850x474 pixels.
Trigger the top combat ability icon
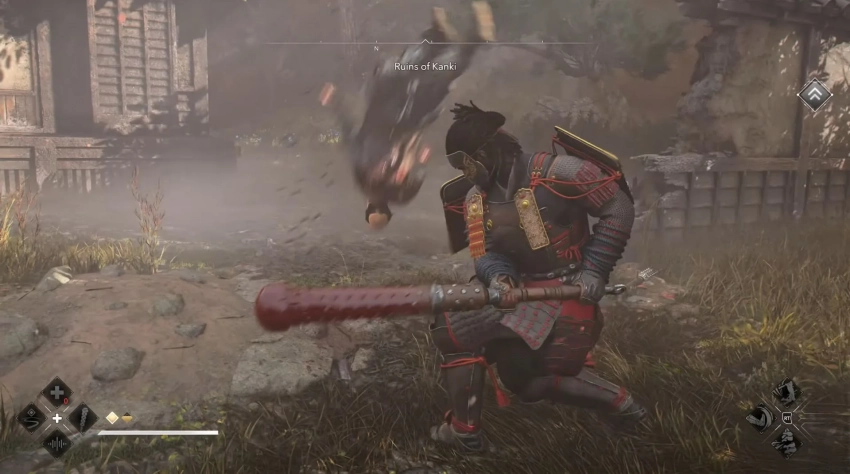[789, 391]
